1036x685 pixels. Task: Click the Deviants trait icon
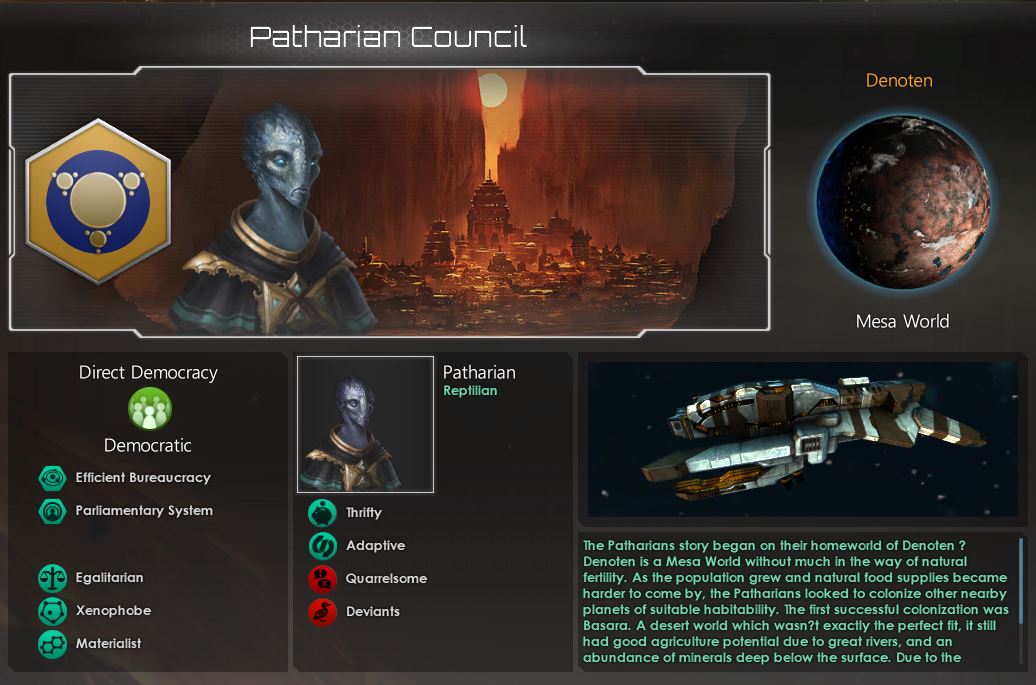coord(322,612)
